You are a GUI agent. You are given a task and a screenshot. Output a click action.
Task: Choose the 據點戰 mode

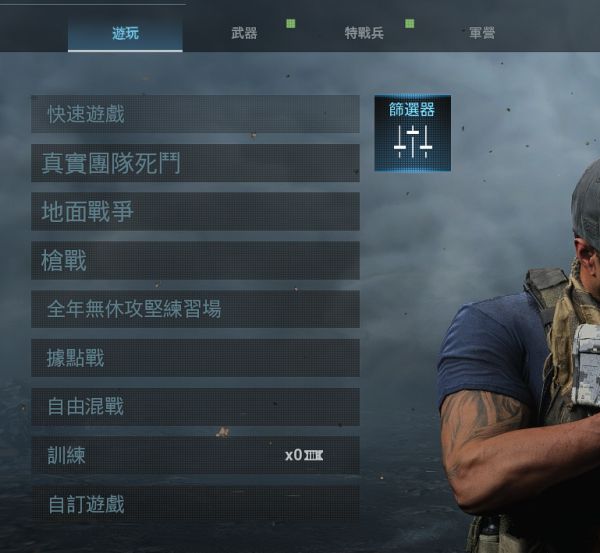coord(195,358)
